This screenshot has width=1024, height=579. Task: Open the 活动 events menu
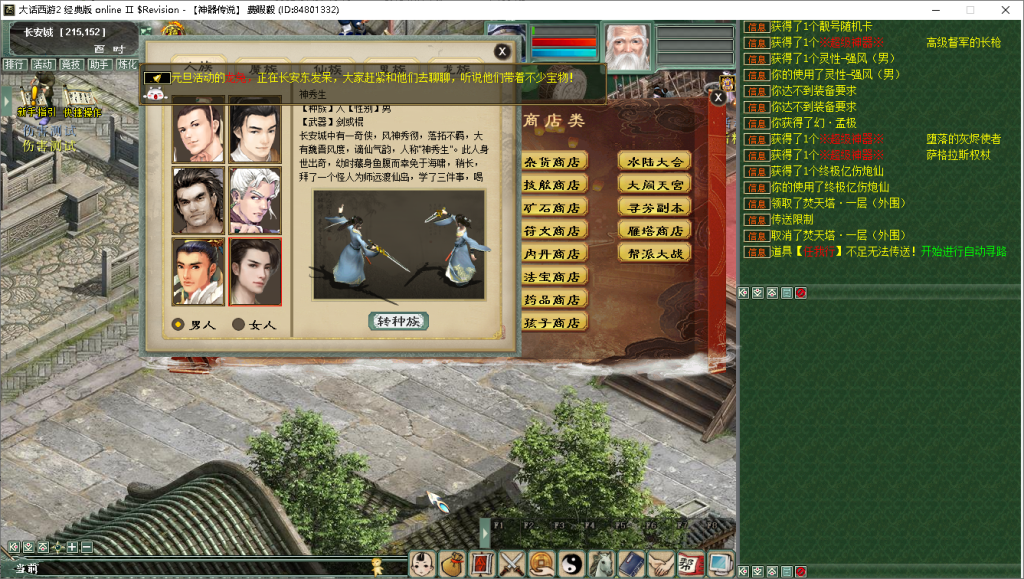[43, 65]
